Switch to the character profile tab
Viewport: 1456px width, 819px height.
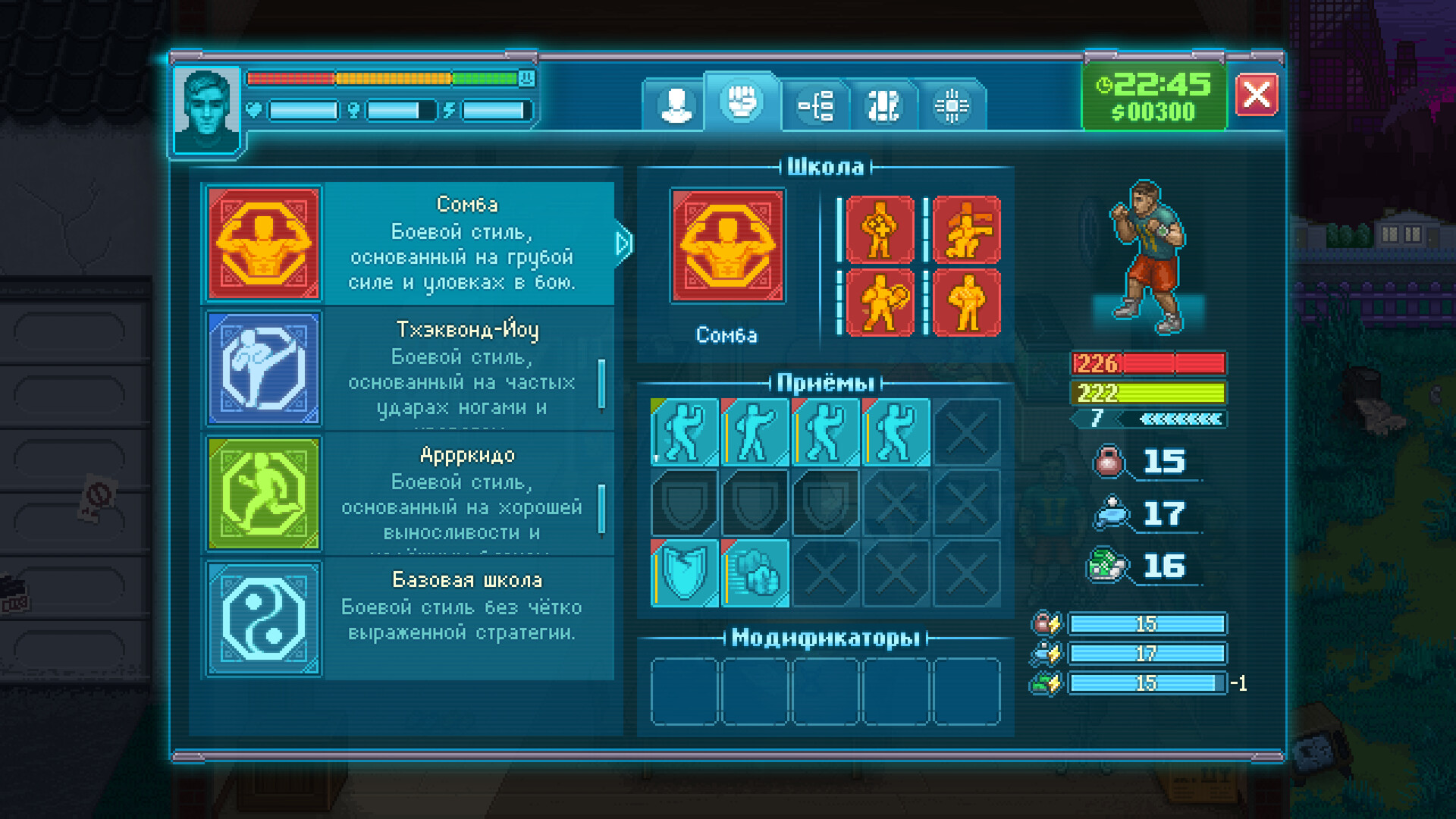click(x=675, y=105)
